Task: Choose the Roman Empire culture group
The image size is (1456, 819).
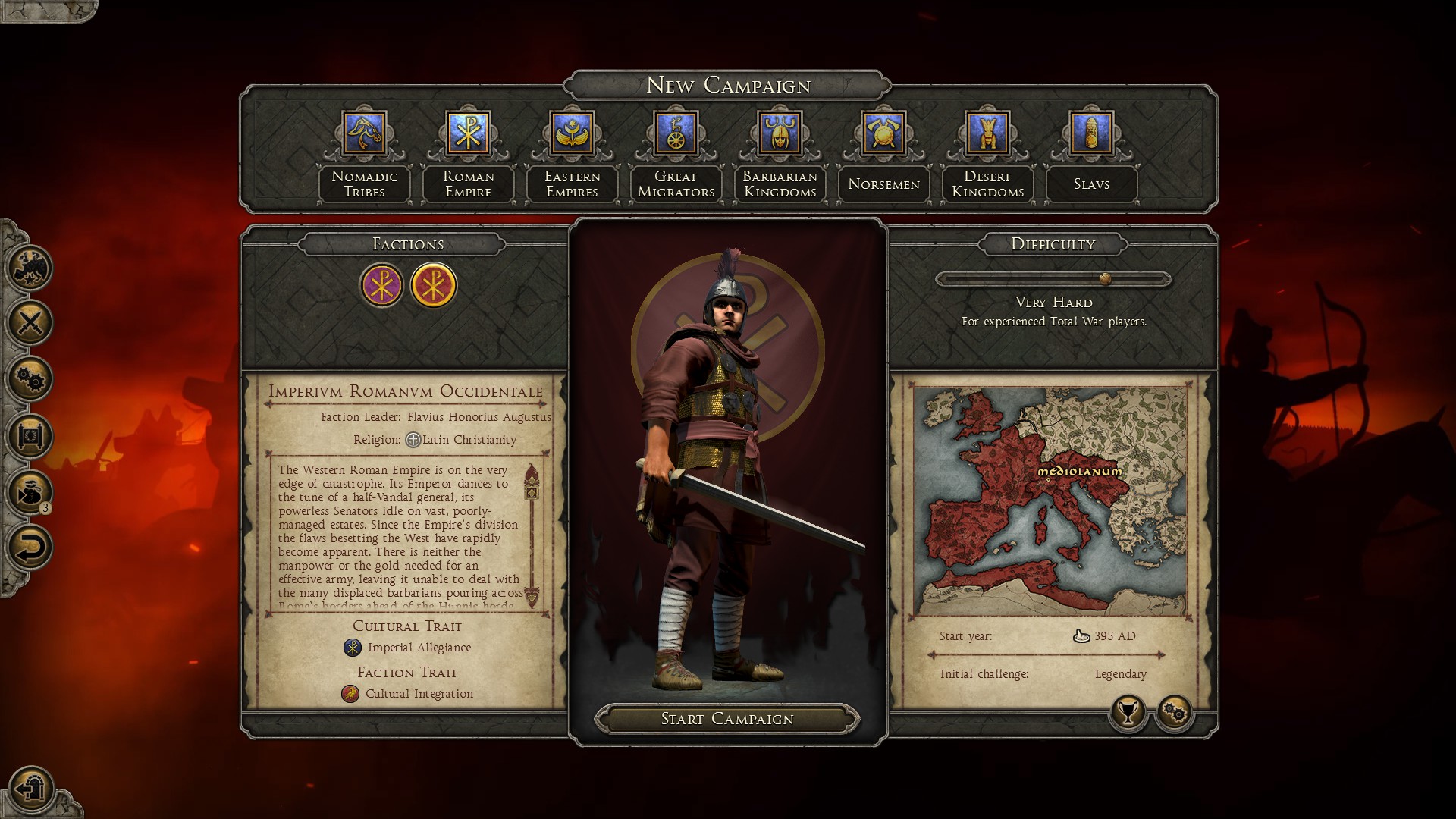Action: coord(469,133)
